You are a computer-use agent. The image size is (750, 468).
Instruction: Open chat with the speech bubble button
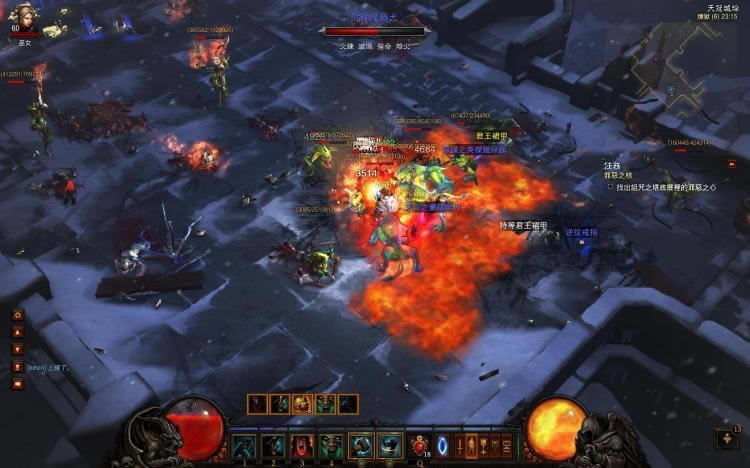coord(17,383)
